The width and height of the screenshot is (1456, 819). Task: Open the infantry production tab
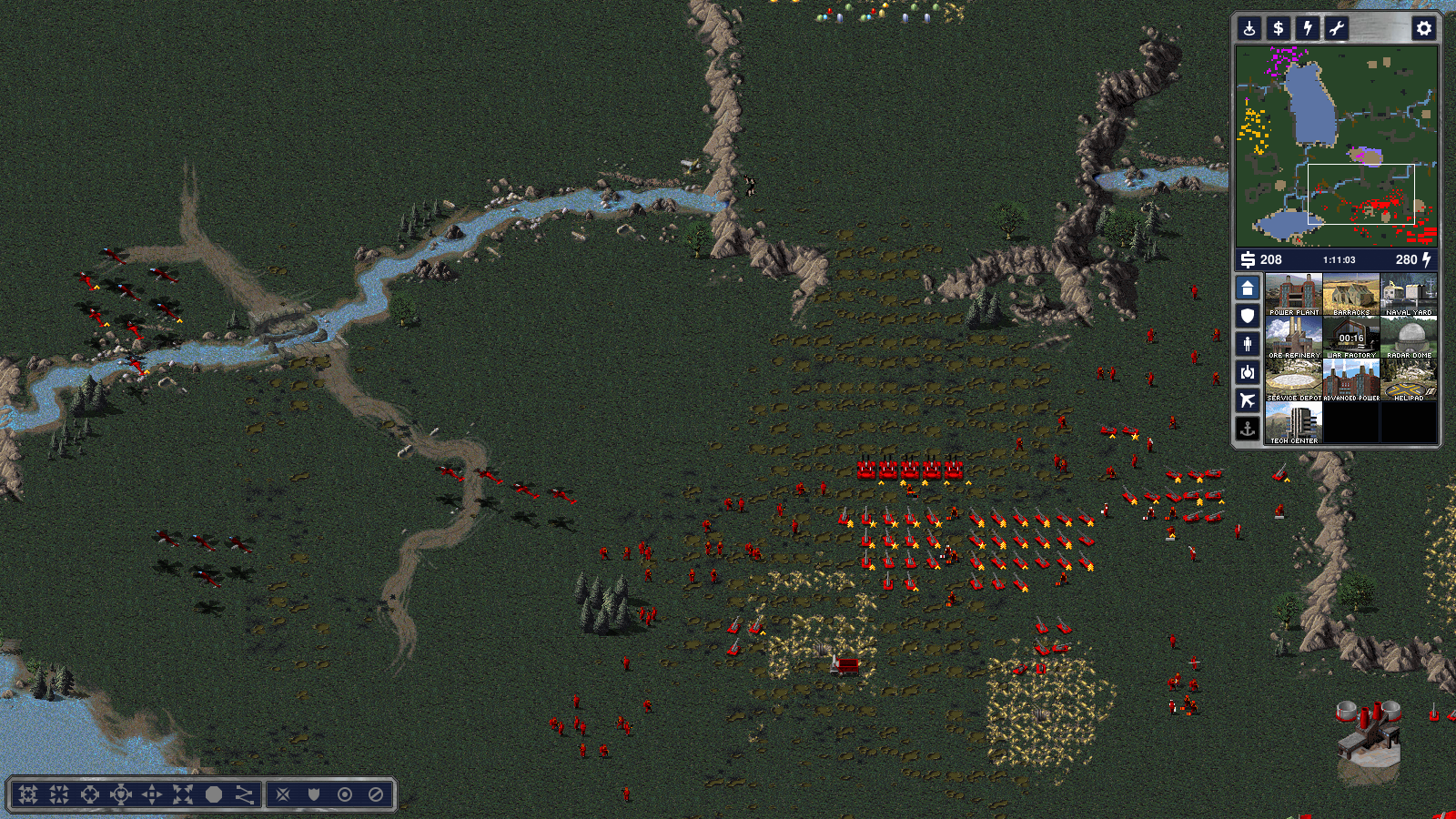[x=1248, y=344]
